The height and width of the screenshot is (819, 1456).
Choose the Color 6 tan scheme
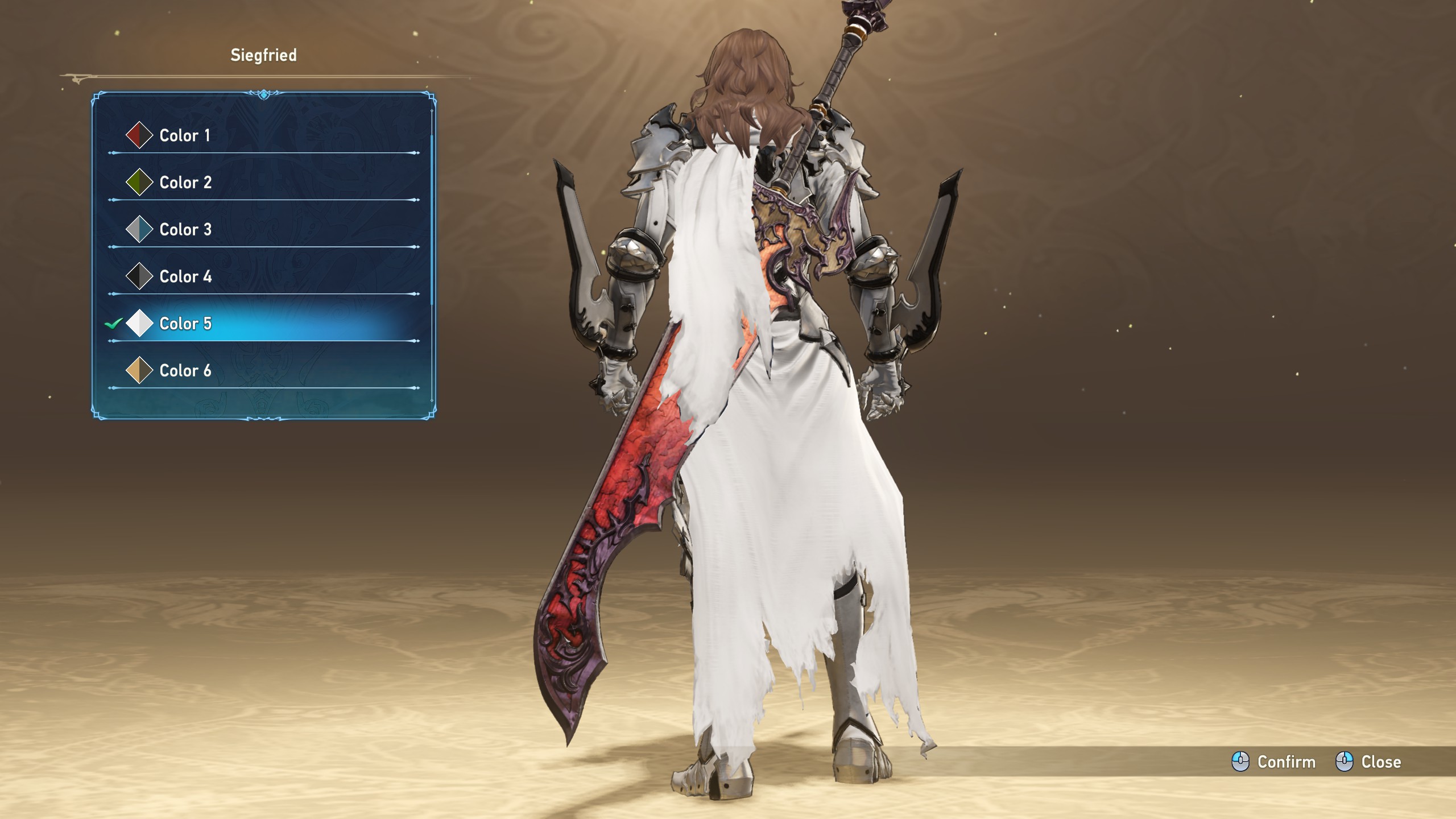(185, 371)
